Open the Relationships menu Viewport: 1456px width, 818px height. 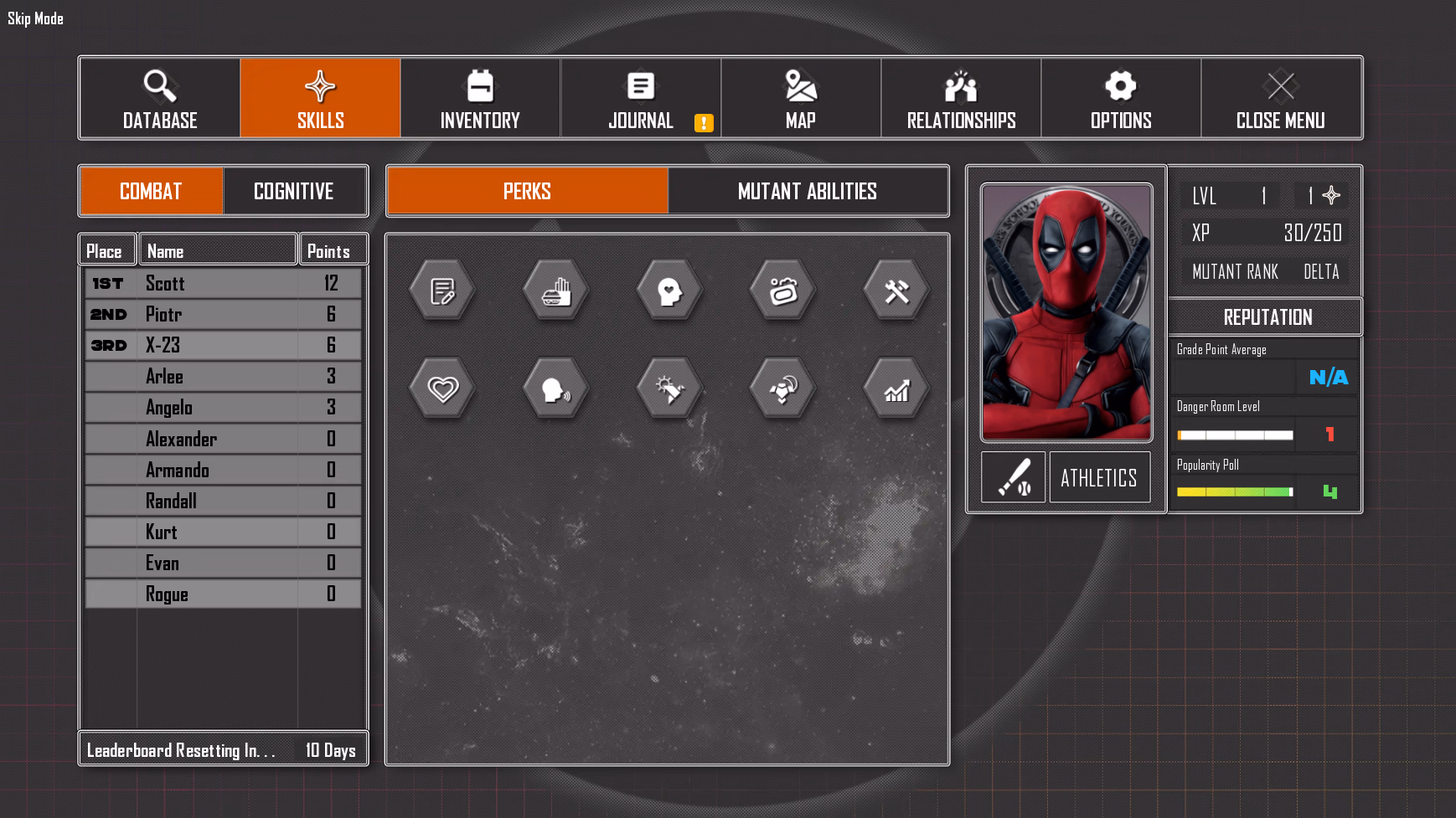pos(961,98)
